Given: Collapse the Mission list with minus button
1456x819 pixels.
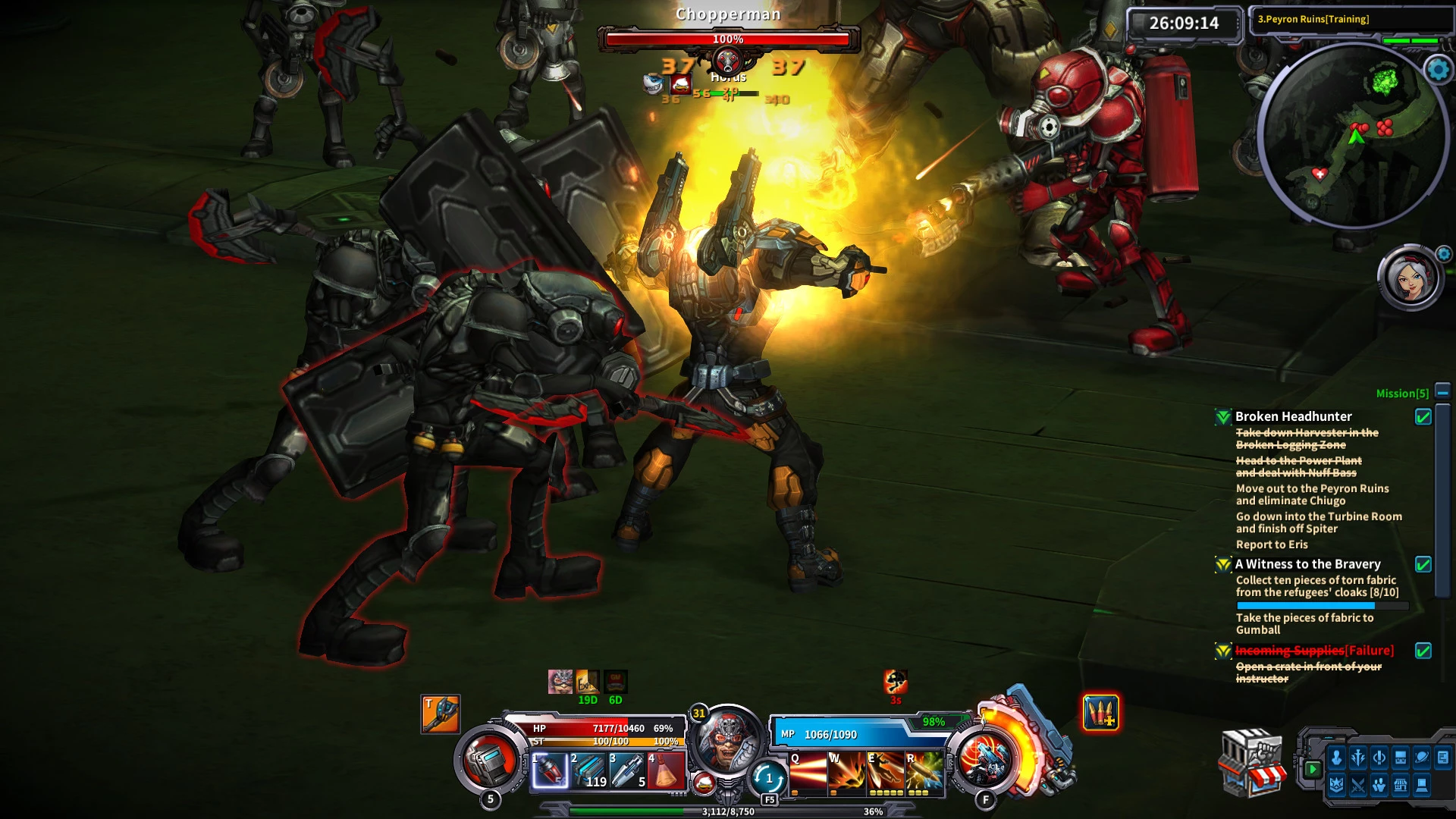Looking at the screenshot, I should (x=1442, y=392).
